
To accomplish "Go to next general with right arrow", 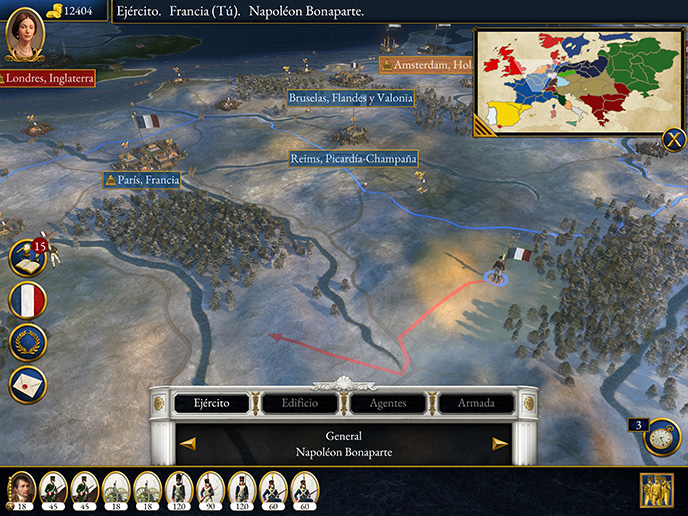I will 500,444.
